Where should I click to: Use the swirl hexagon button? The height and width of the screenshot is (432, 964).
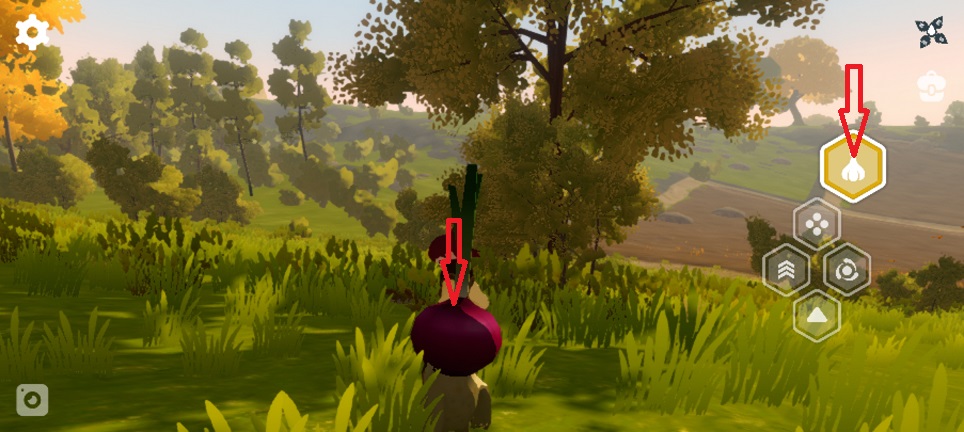coord(847,270)
